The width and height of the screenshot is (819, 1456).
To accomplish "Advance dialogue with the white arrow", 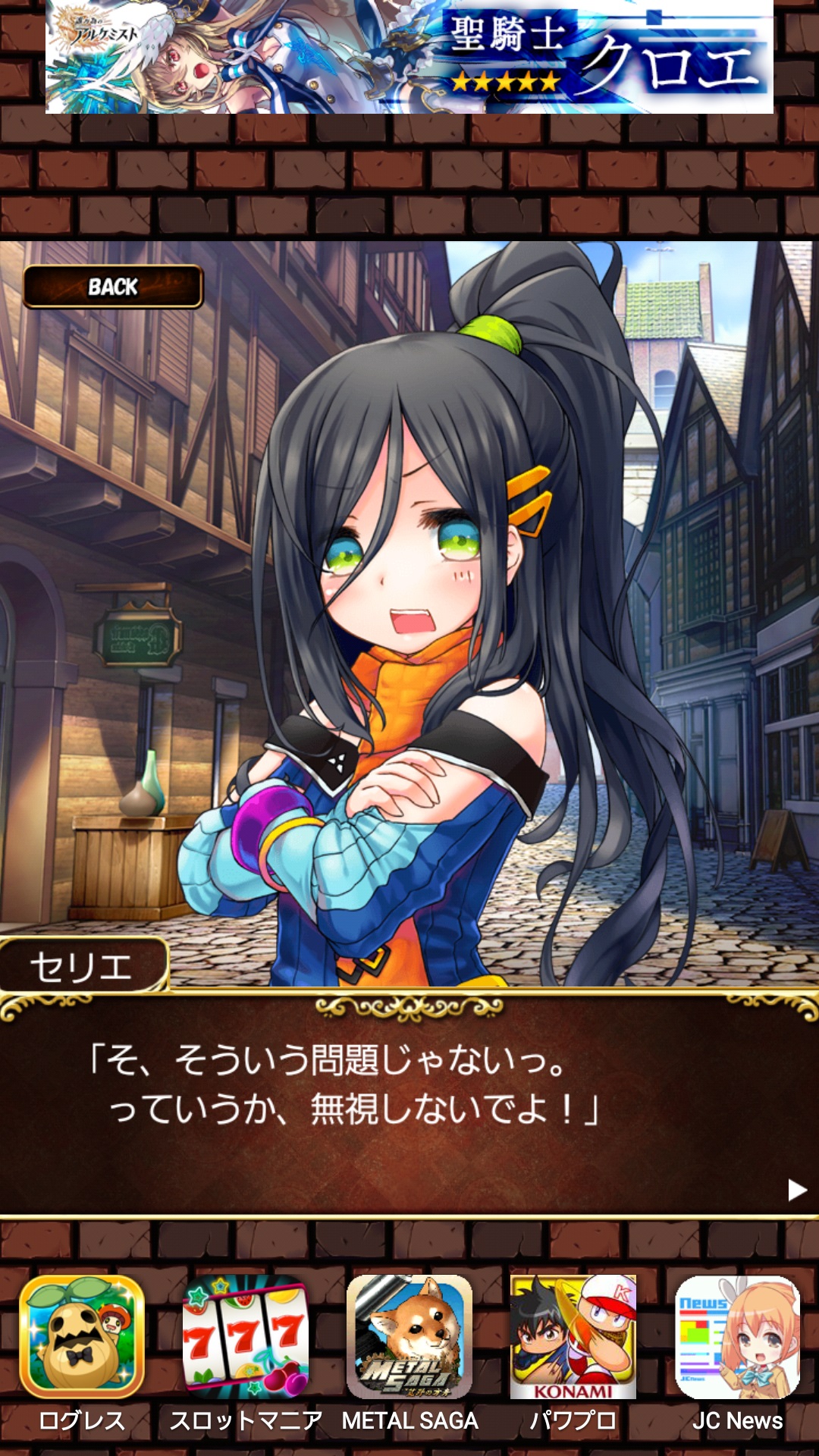I will click(796, 1189).
